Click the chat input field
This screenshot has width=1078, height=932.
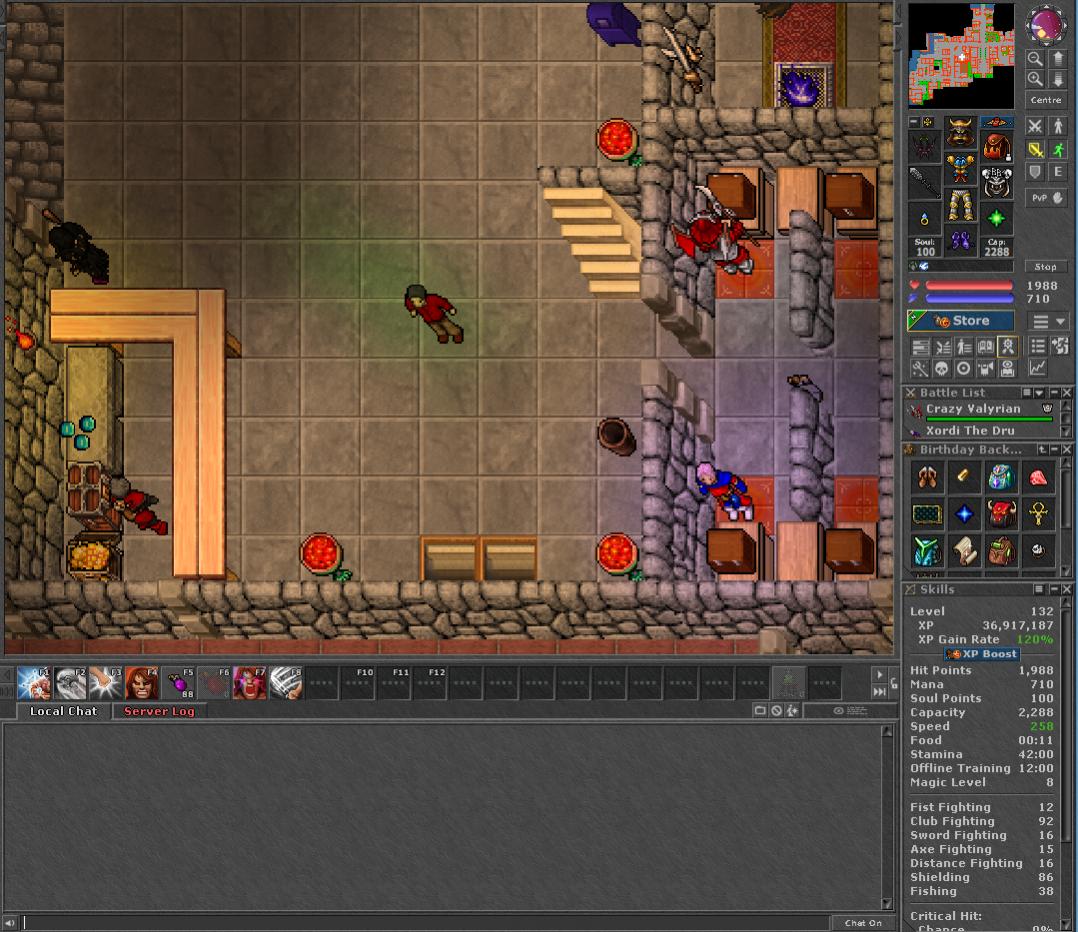click(425, 923)
